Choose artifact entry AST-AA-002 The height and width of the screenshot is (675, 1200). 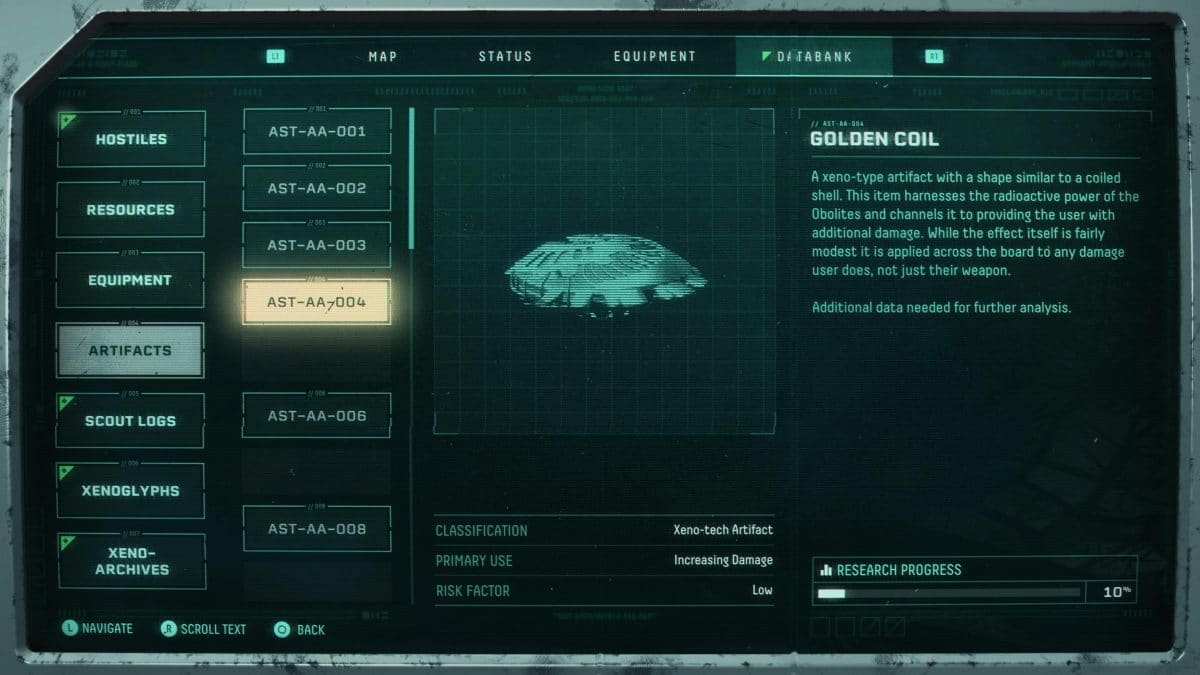click(x=317, y=189)
